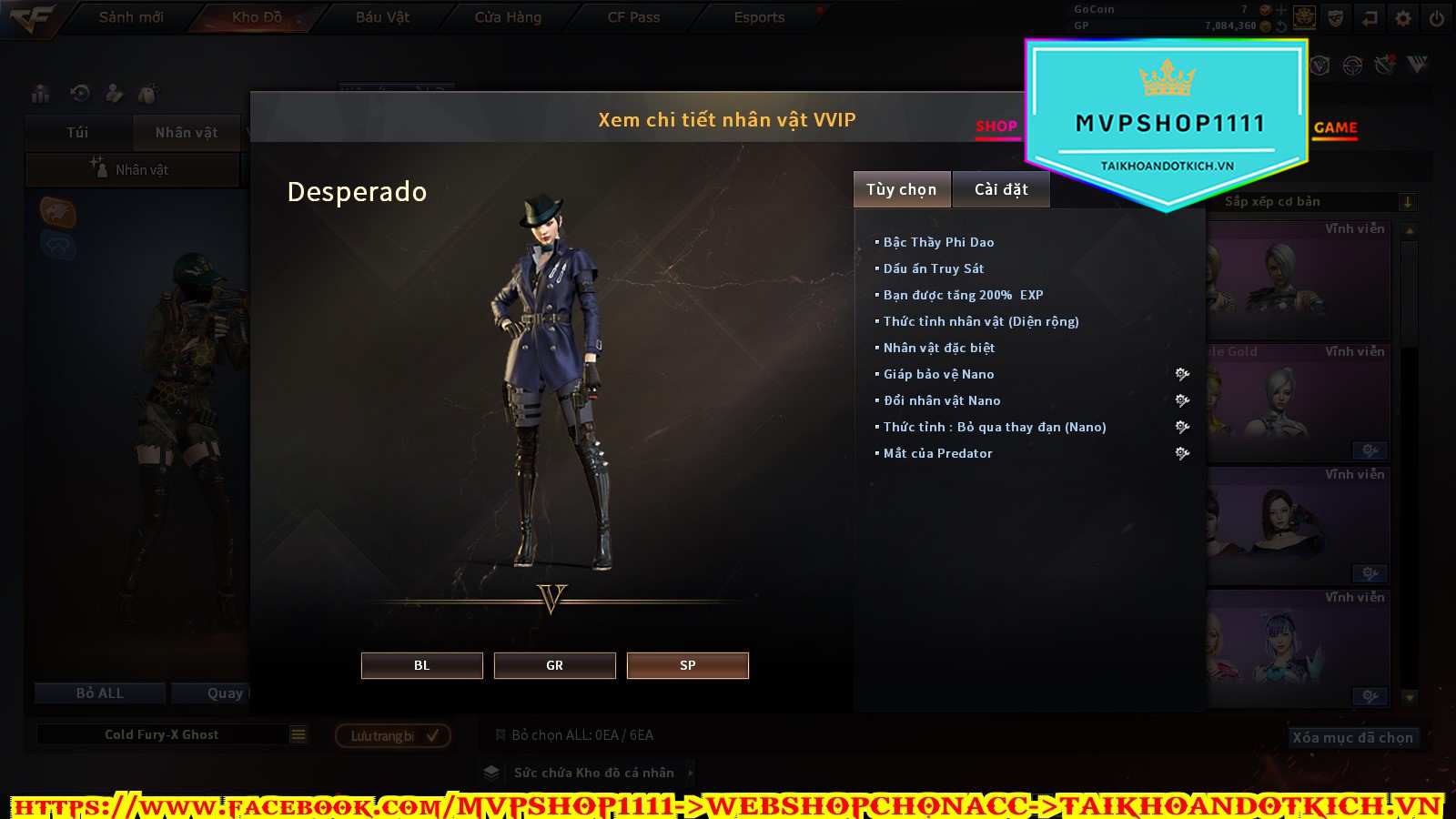This screenshot has width=1456, height=819.
Task: Switch to the Cài đặt tab
Action: 1001,189
